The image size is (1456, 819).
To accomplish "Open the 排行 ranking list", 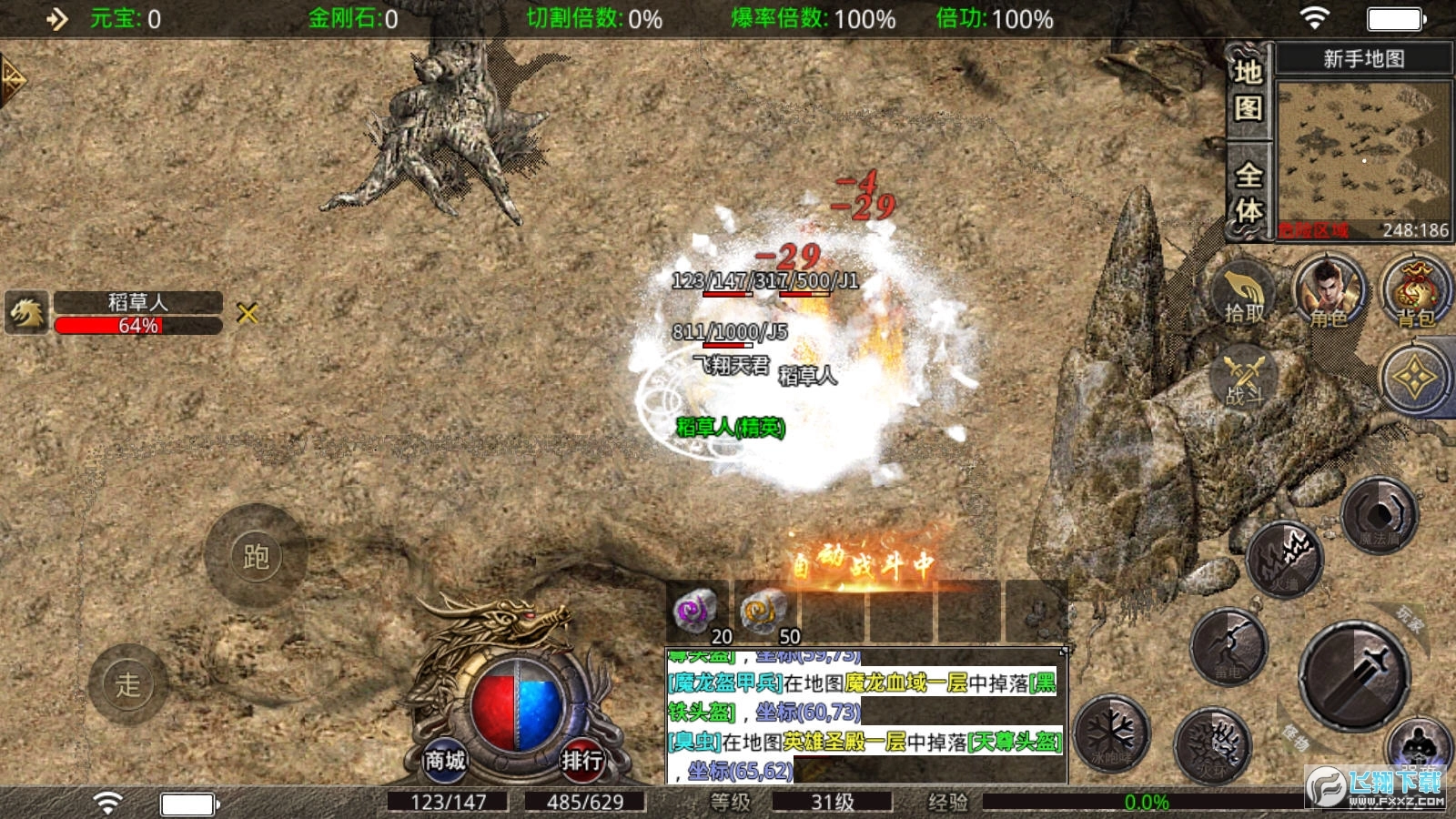I will point(581,758).
